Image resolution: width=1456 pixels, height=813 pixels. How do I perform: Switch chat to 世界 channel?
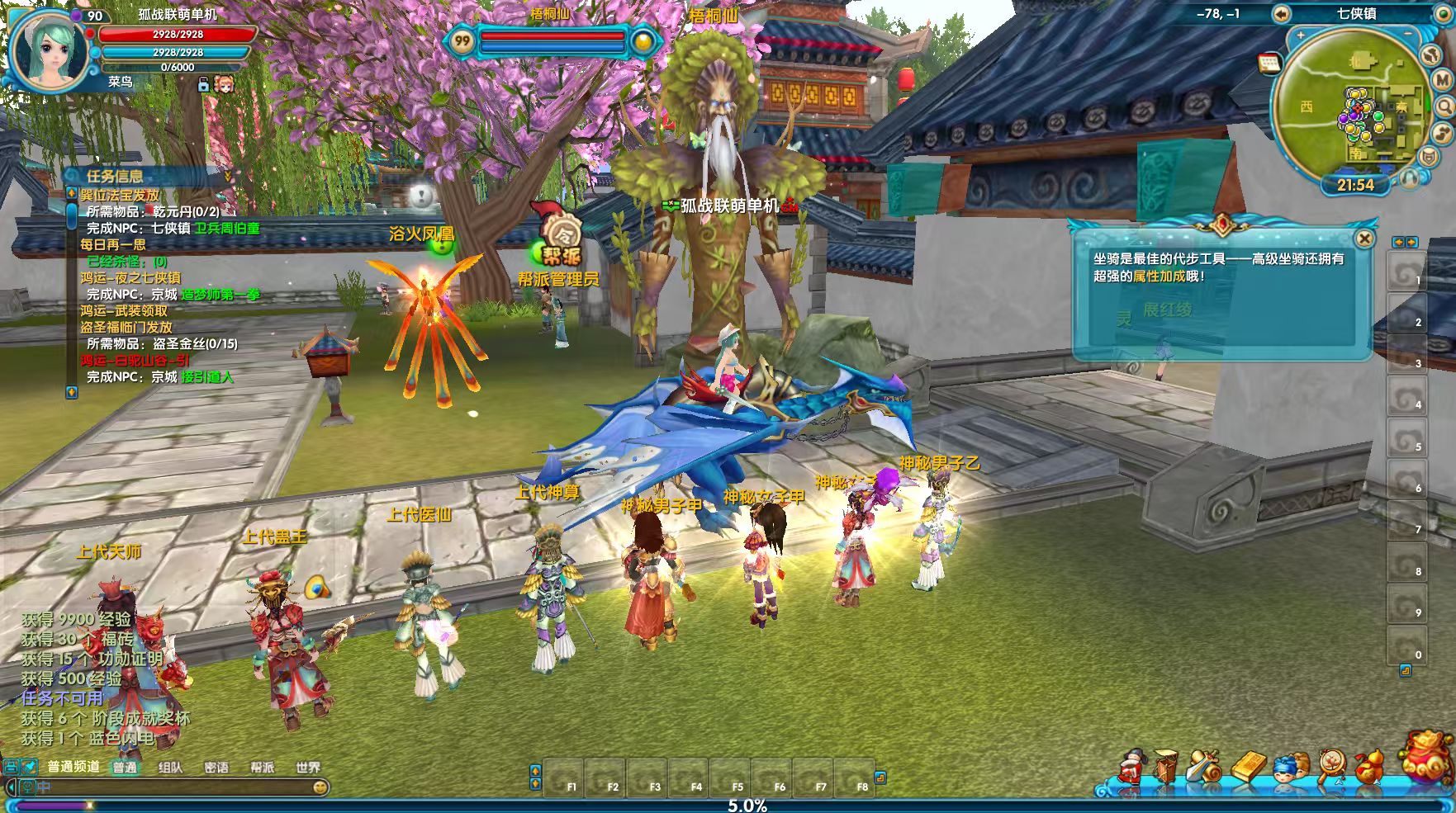pyautogui.click(x=308, y=768)
